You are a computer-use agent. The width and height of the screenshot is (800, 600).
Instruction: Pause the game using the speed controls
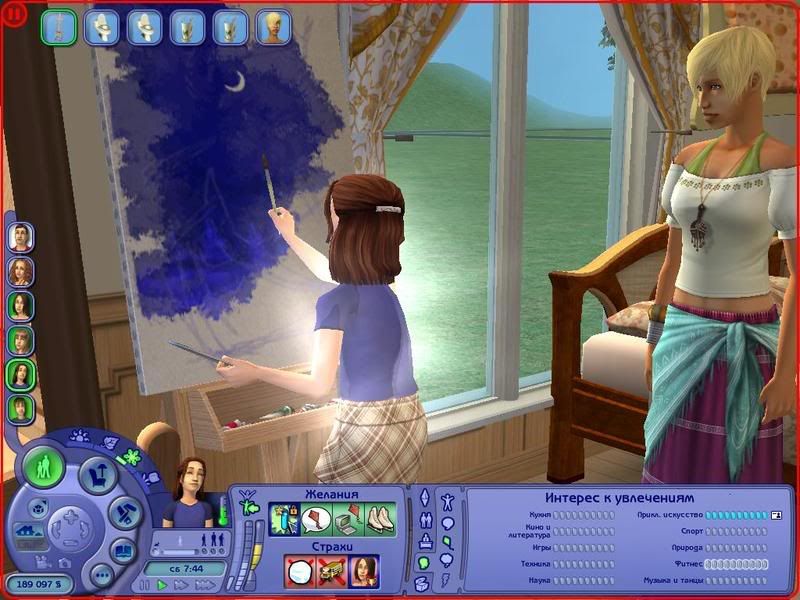click(146, 584)
